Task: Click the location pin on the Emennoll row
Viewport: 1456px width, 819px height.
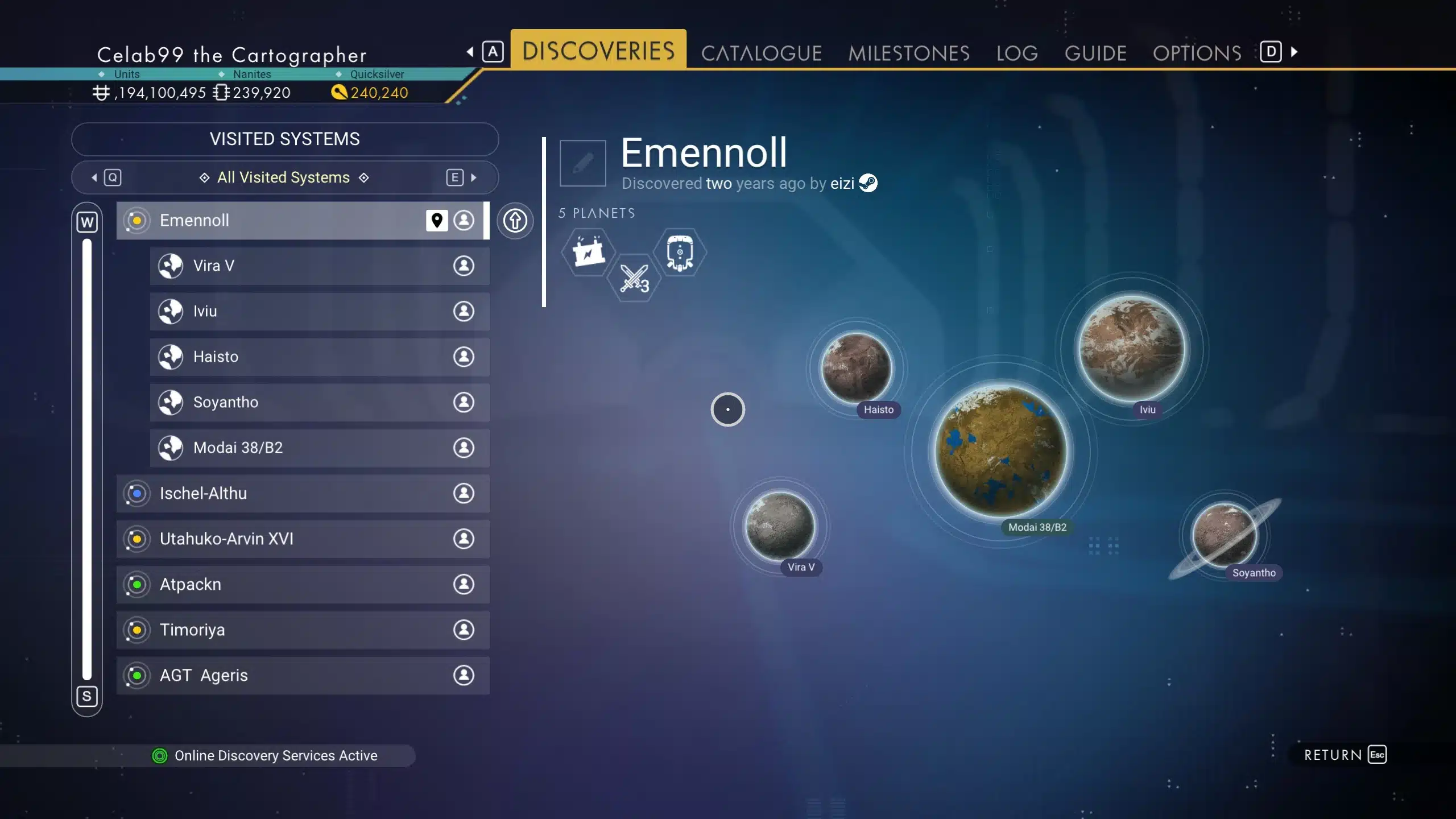Action: pos(436,221)
